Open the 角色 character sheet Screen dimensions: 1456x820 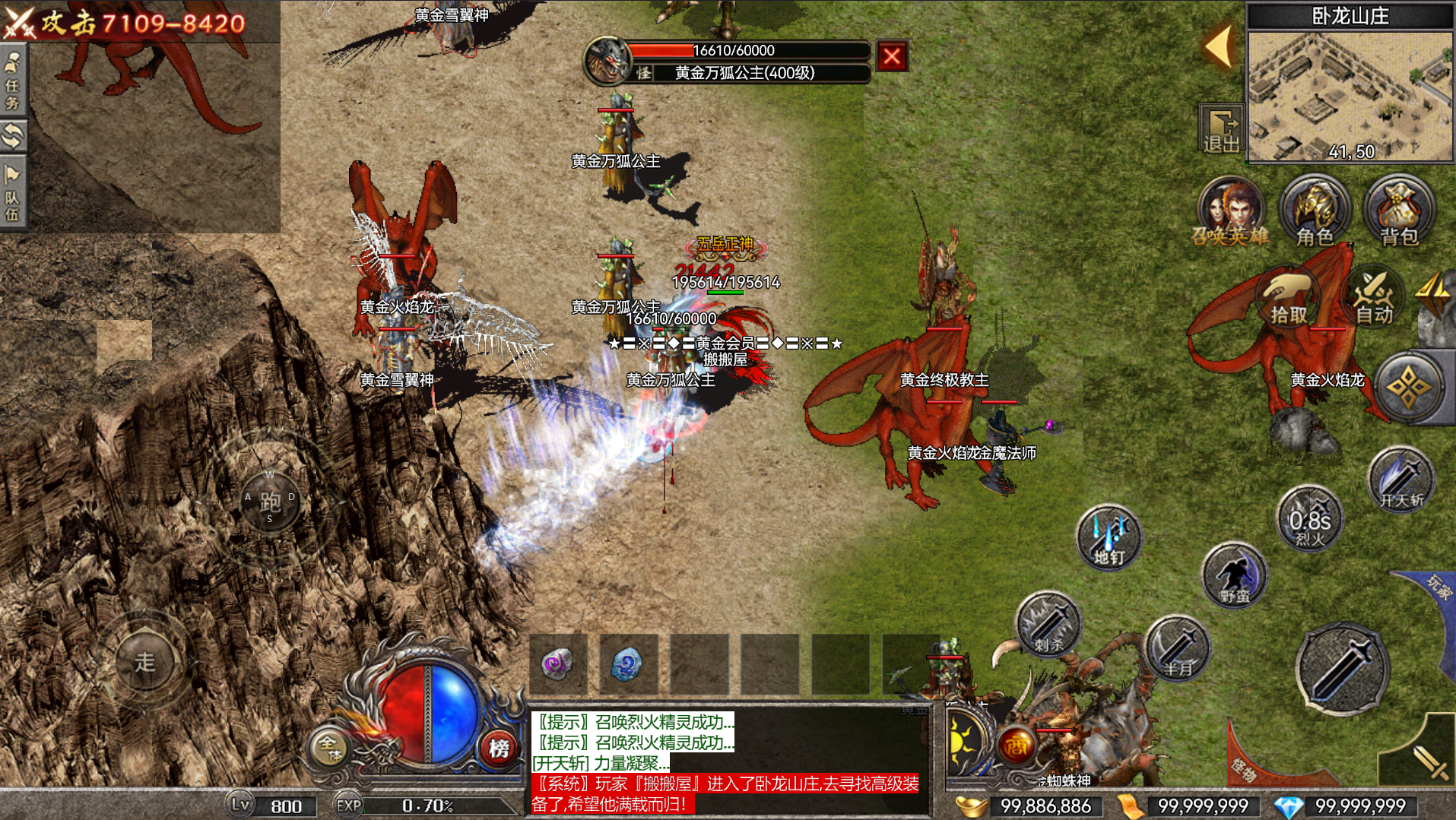click(1315, 211)
